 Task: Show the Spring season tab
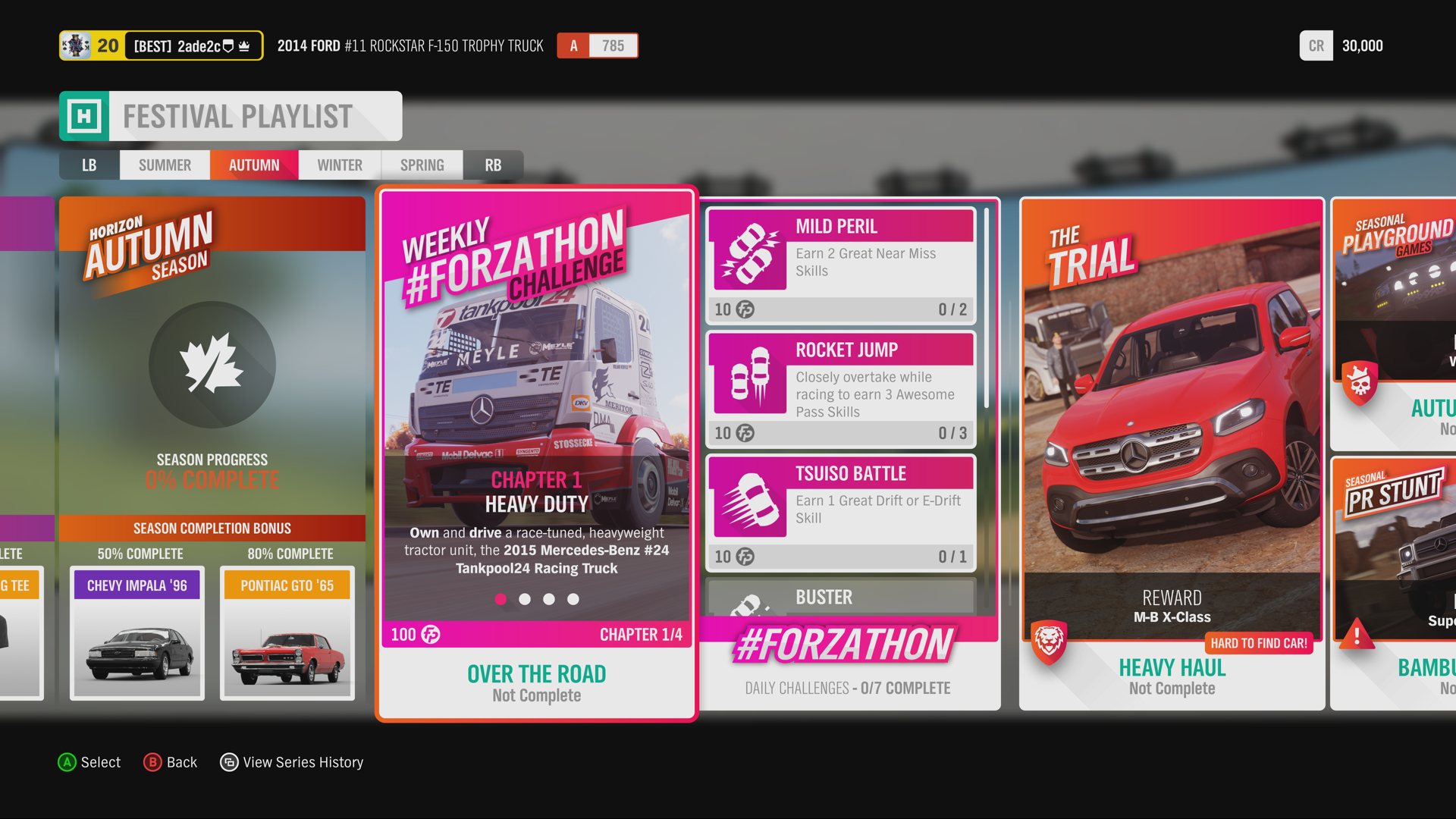[x=422, y=165]
